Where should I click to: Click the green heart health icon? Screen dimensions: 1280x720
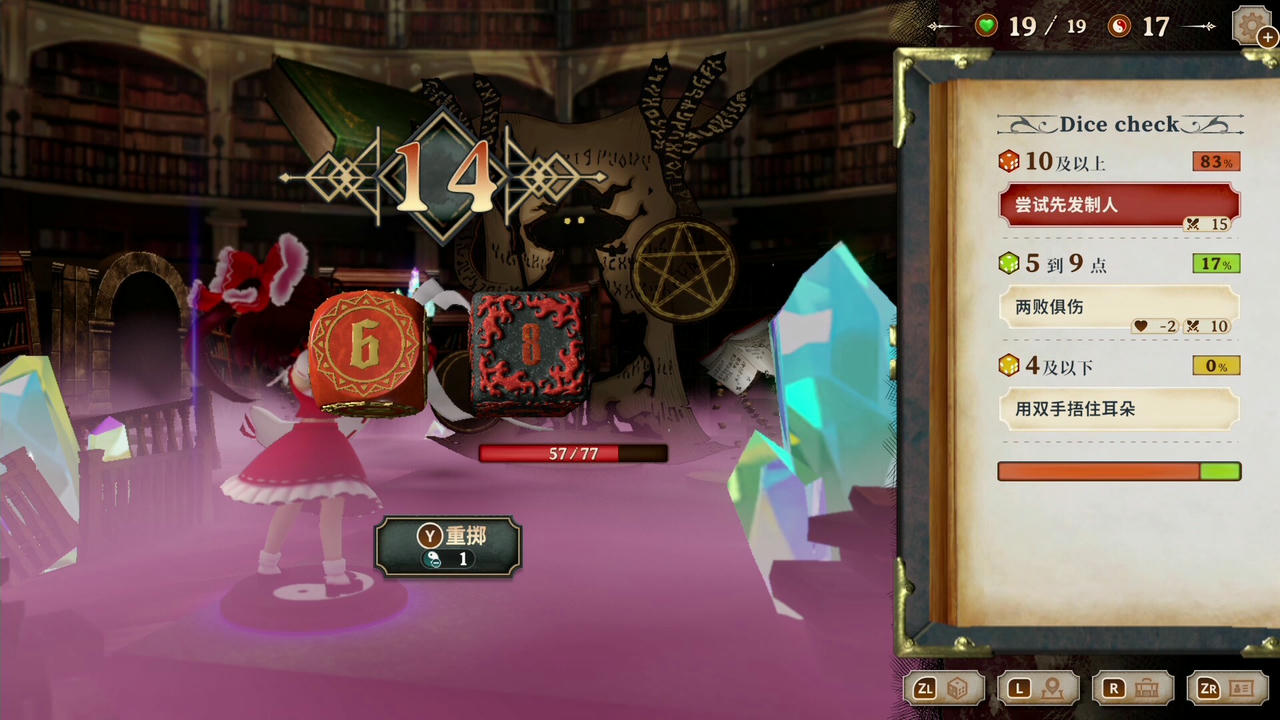985,26
